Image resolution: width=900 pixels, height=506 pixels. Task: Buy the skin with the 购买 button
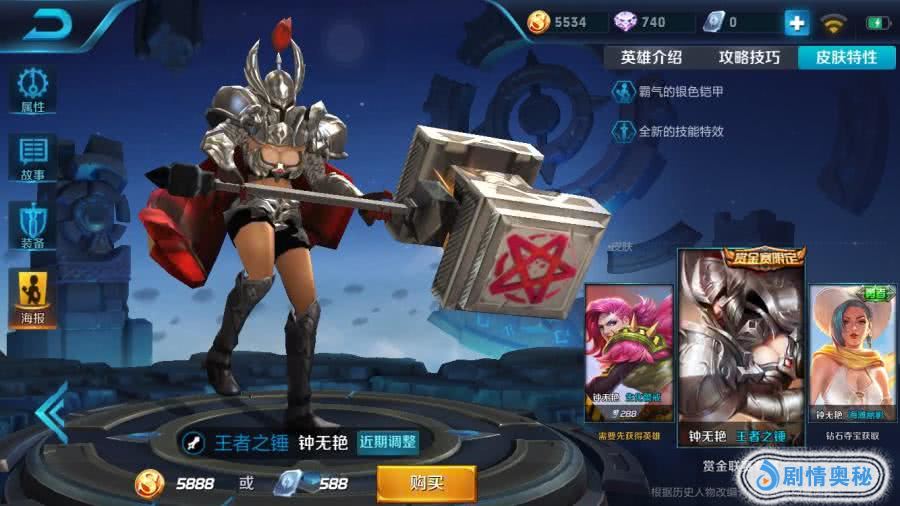click(x=426, y=484)
